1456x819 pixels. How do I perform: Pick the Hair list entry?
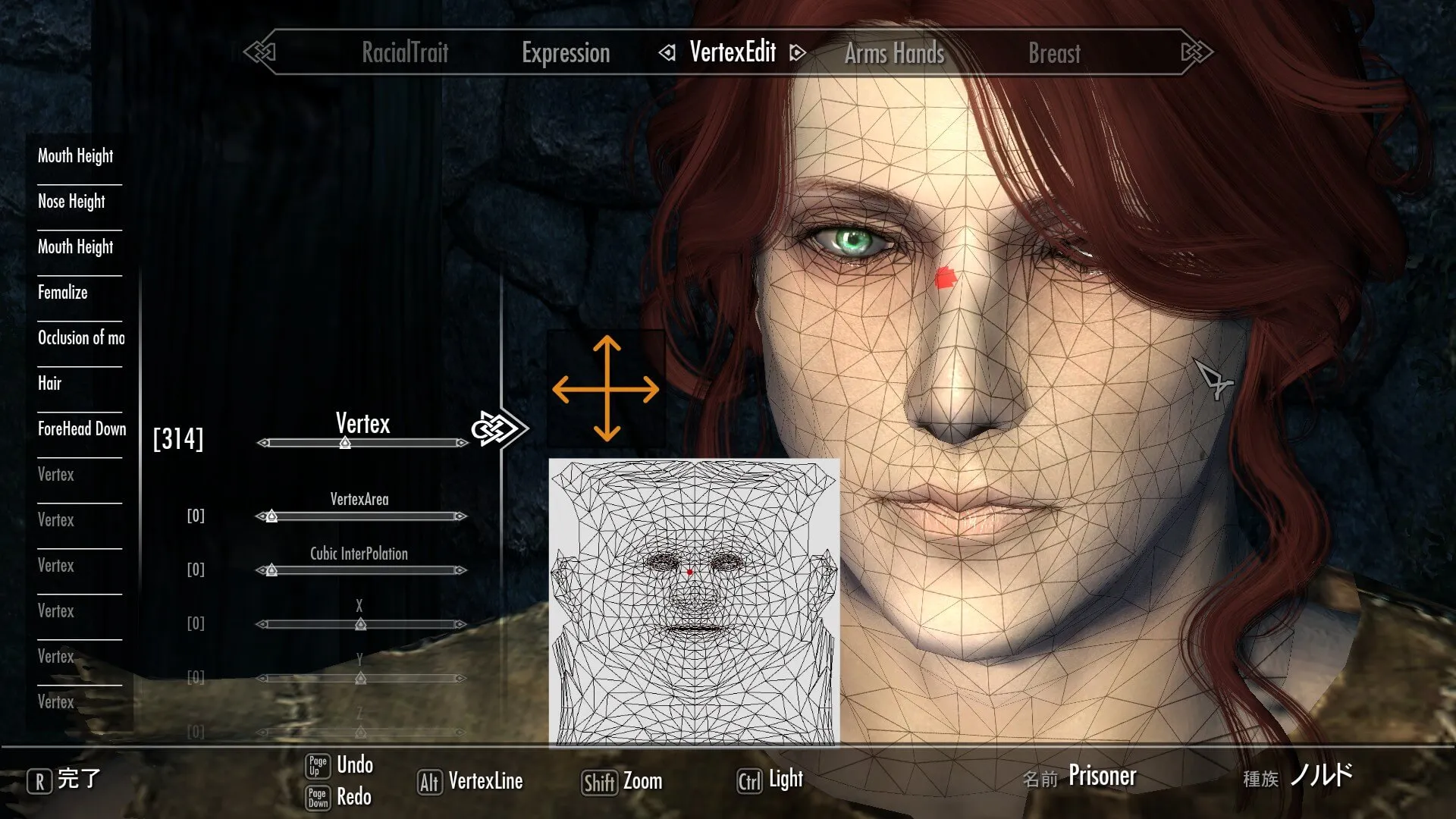pos(50,383)
